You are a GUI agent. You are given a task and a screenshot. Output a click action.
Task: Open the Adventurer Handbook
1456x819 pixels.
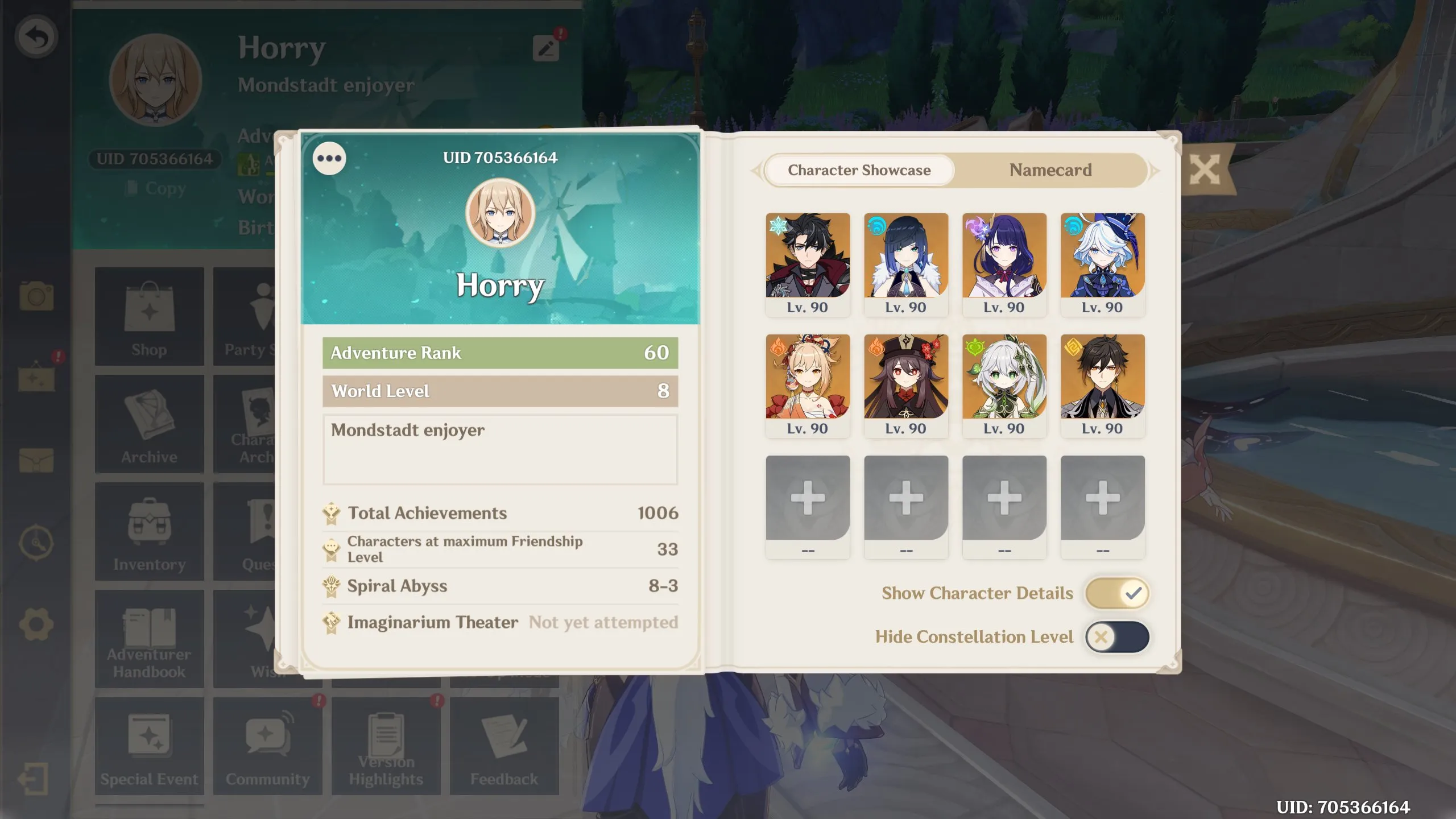point(149,637)
